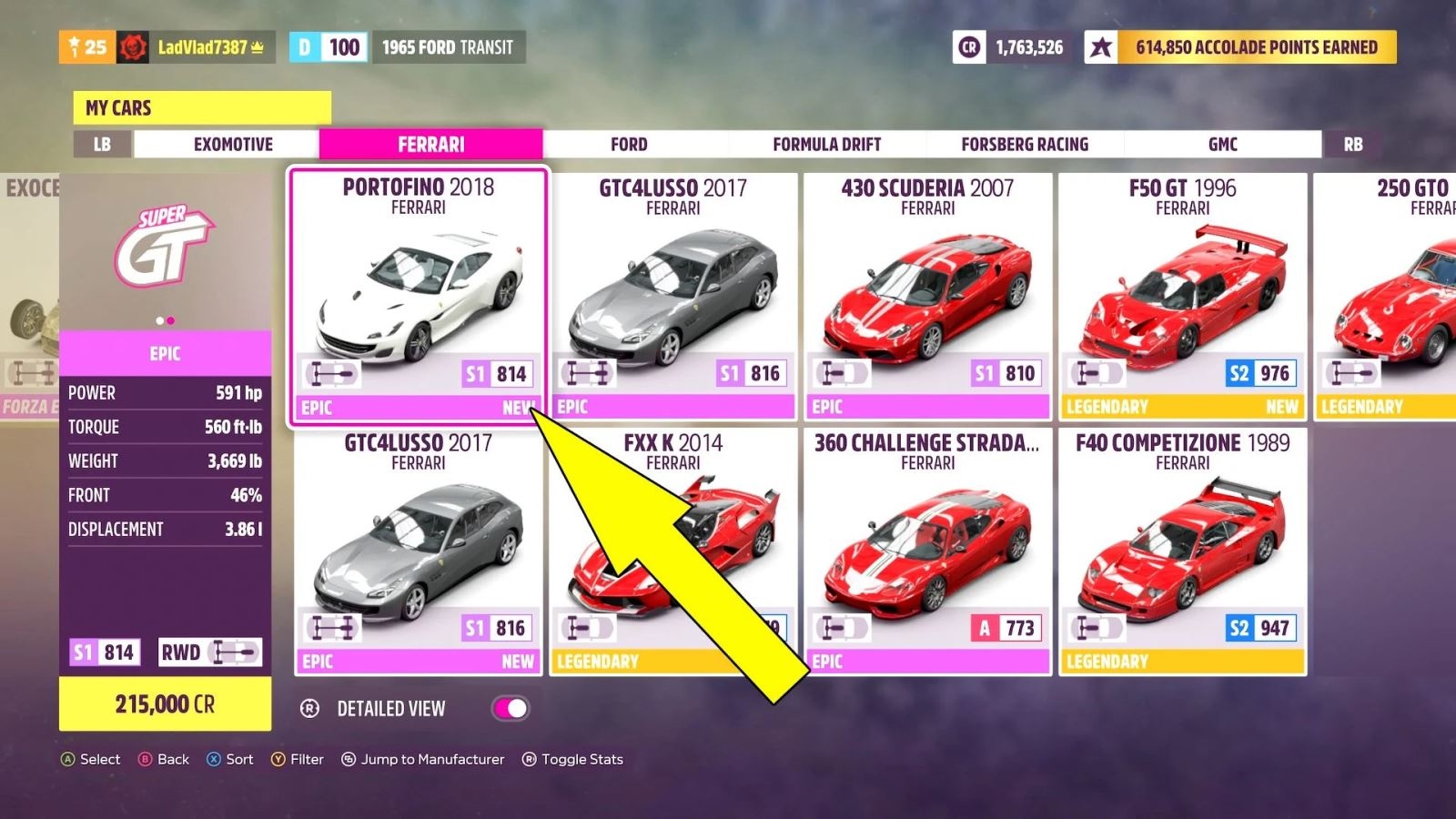This screenshot has width=1456, height=819.
Task: Click the drivetrain icon on the Portofino card
Action: click(x=334, y=372)
